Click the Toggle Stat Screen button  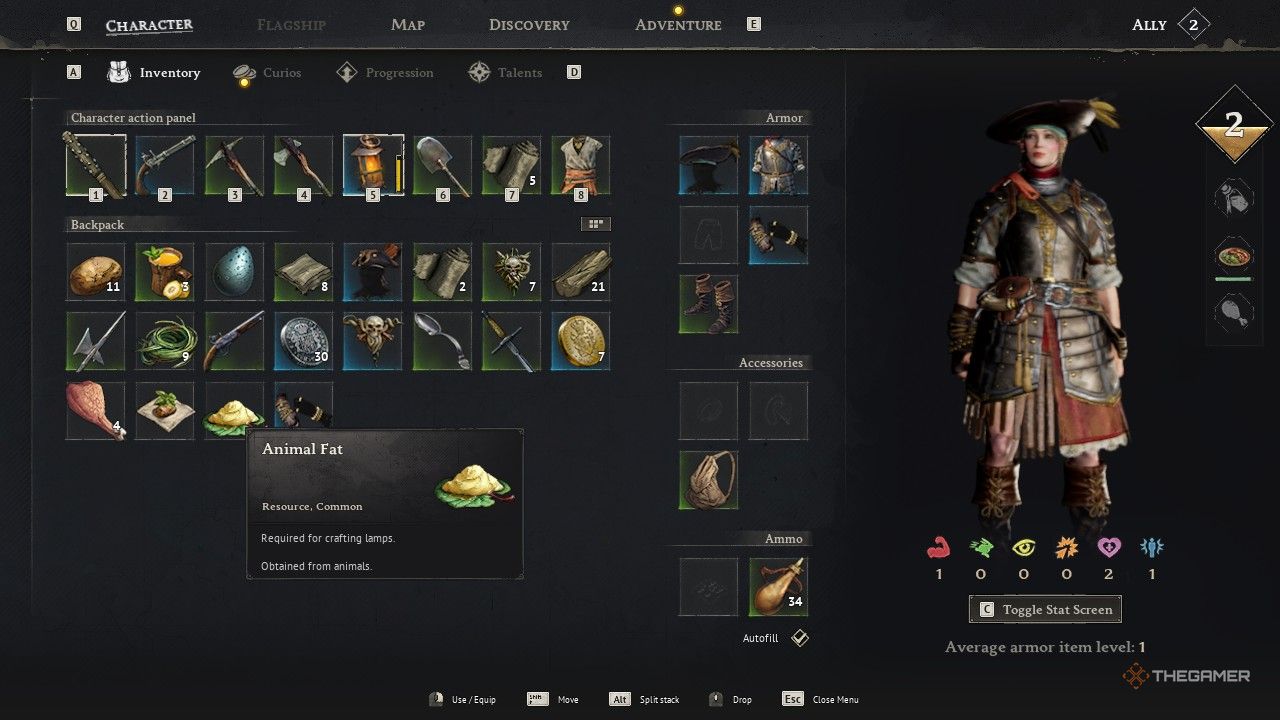[1045, 610]
